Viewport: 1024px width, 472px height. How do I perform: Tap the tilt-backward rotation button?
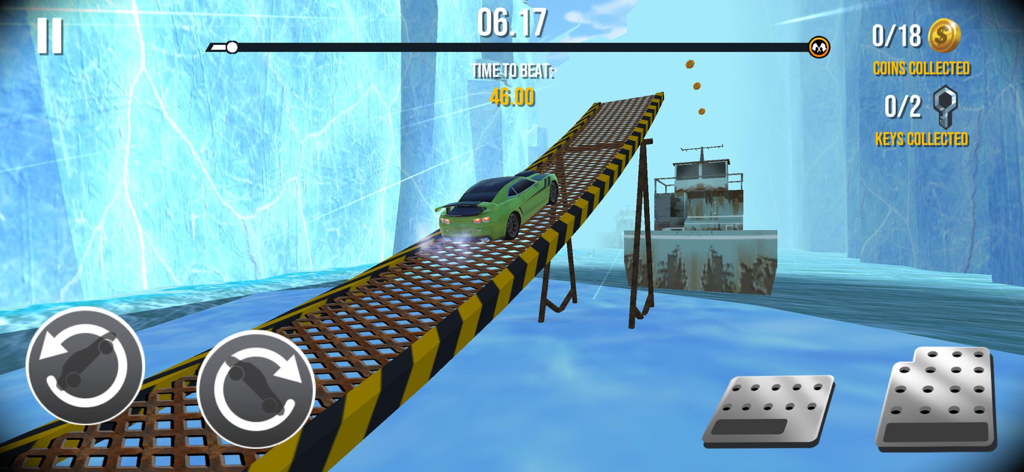coord(85,365)
